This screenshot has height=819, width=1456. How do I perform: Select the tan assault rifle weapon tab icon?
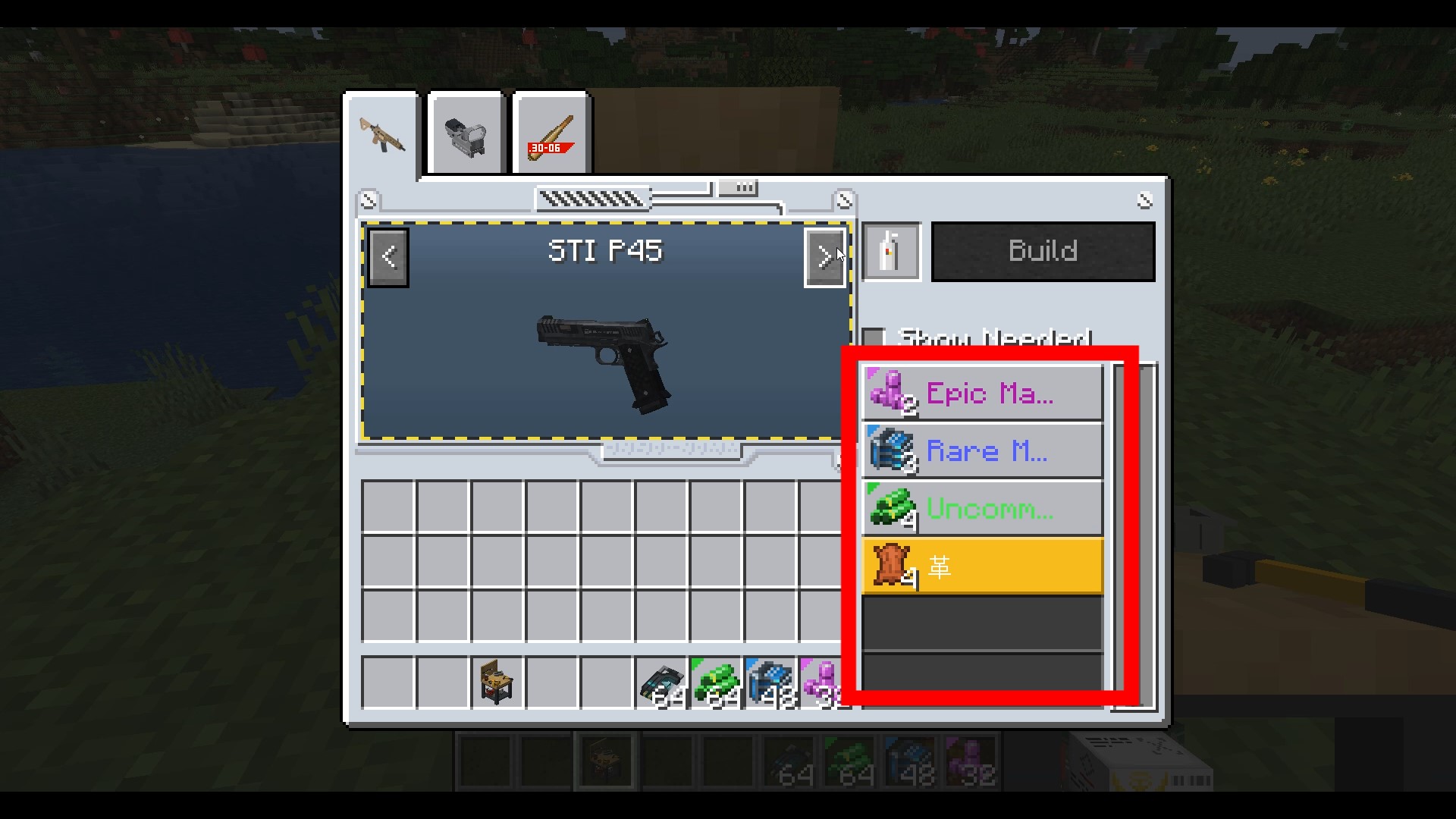point(381,135)
